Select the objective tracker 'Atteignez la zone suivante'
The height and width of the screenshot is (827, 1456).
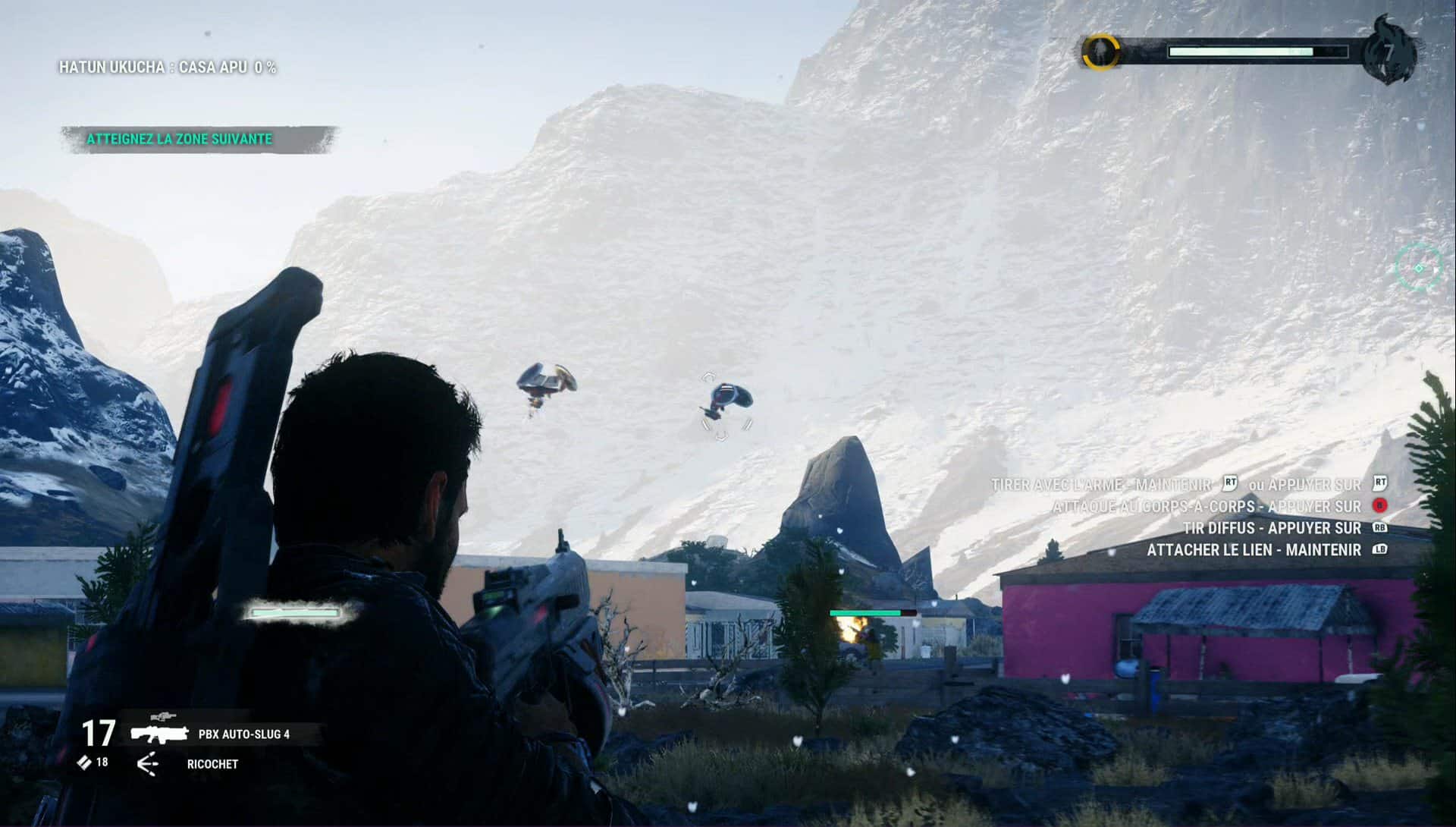180,139
